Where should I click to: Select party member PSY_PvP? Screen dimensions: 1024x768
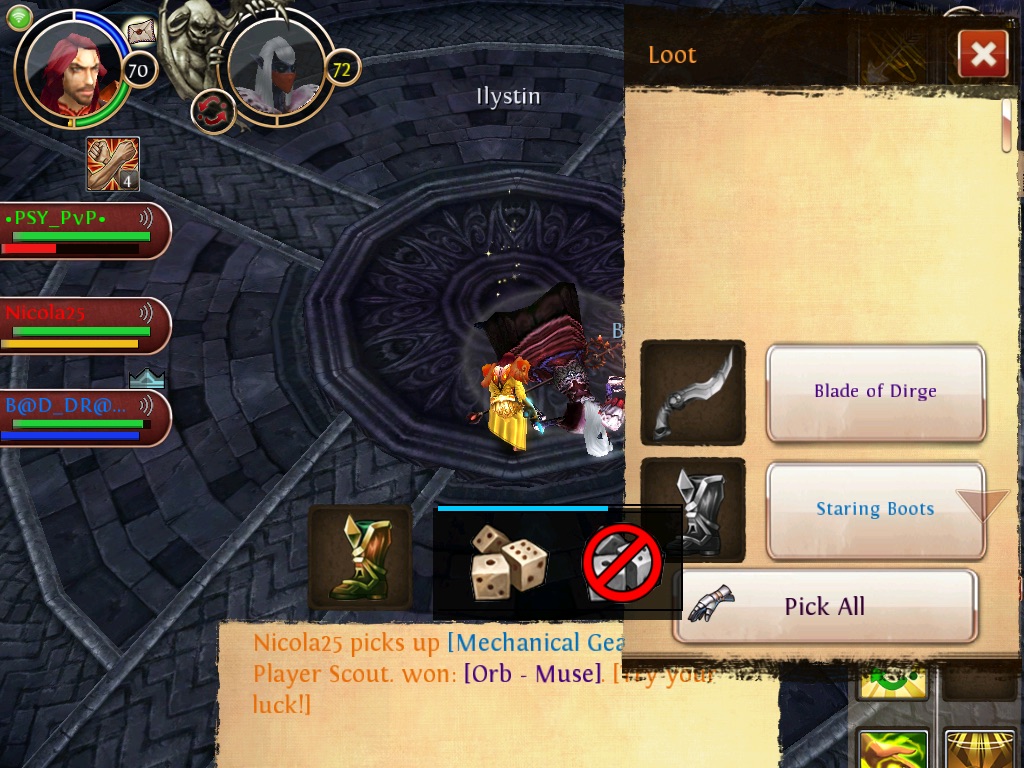click(84, 230)
